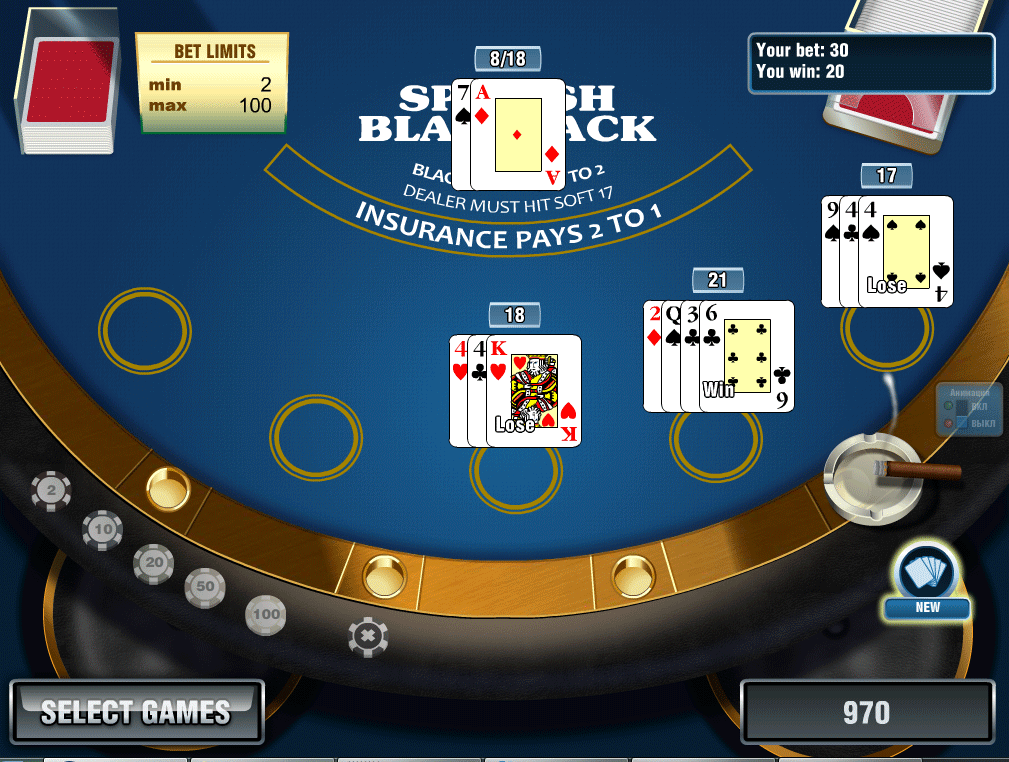Open the Select Games menu
1009x762 pixels.
(136, 712)
